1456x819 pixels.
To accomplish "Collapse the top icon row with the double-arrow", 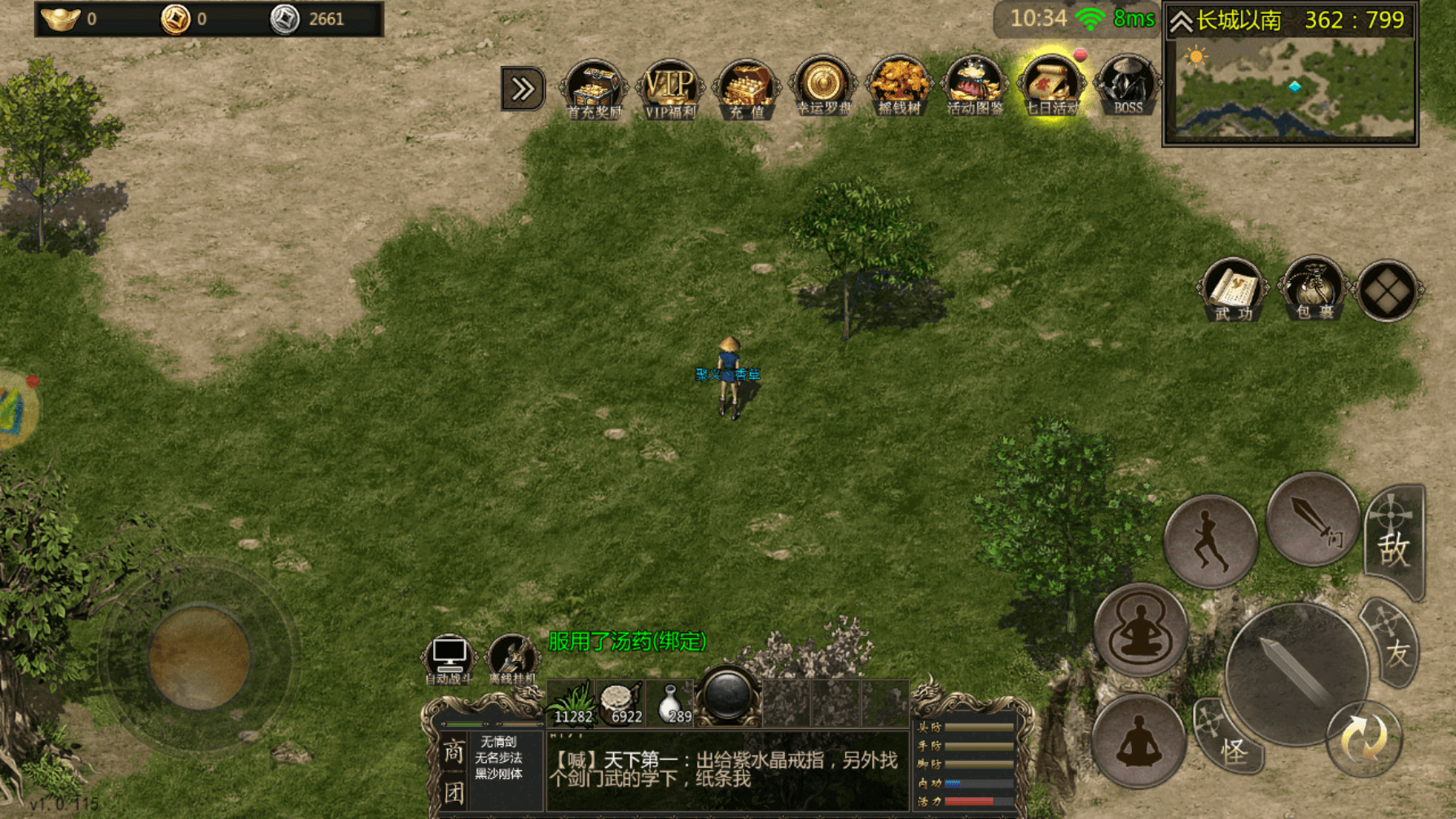I will pos(522,89).
